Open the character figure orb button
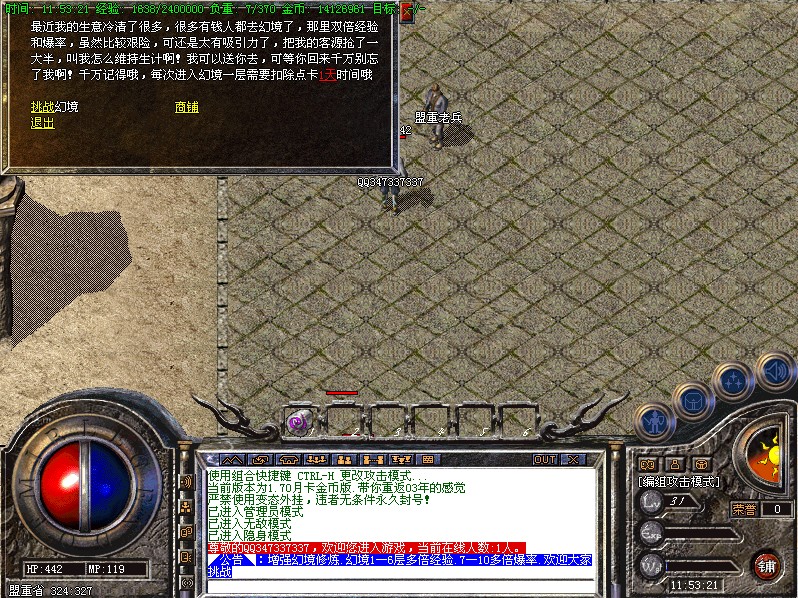The width and height of the screenshot is (798, 598). (x=655, y=423)
